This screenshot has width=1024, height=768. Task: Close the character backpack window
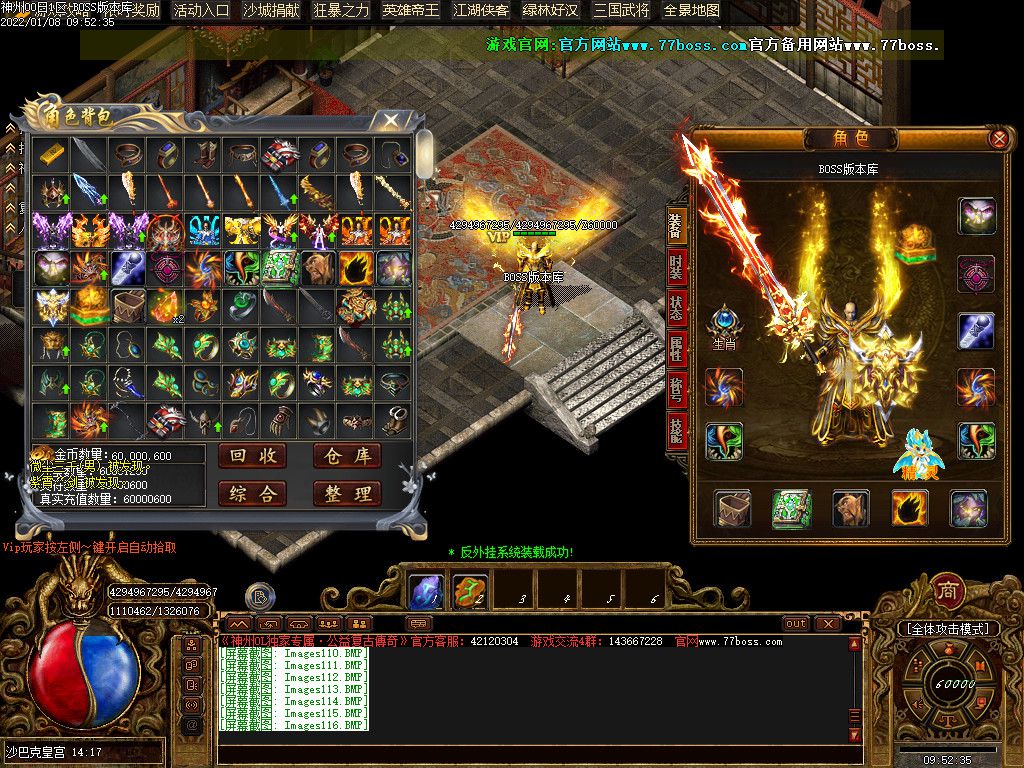coord(391,120)
